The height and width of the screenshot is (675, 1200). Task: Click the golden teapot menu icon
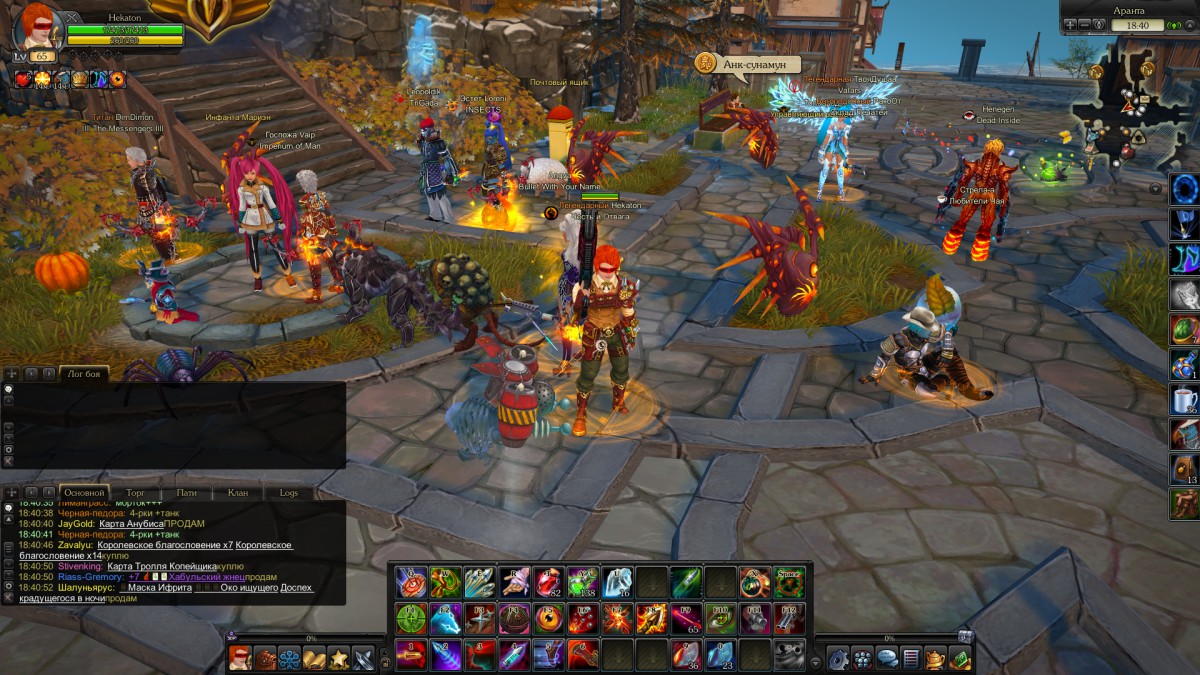935,658
